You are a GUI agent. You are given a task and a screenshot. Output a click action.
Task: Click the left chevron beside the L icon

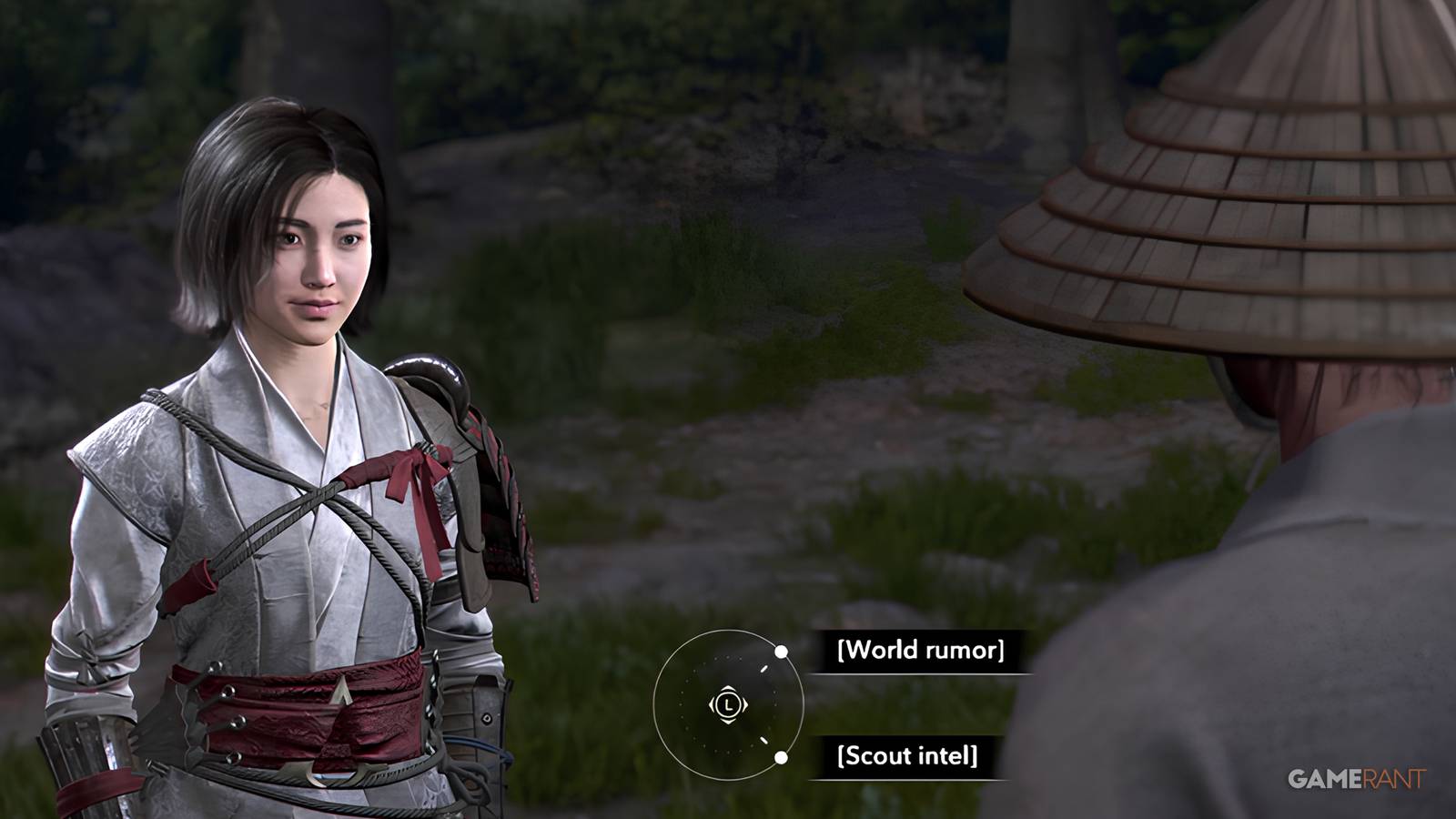713,704
